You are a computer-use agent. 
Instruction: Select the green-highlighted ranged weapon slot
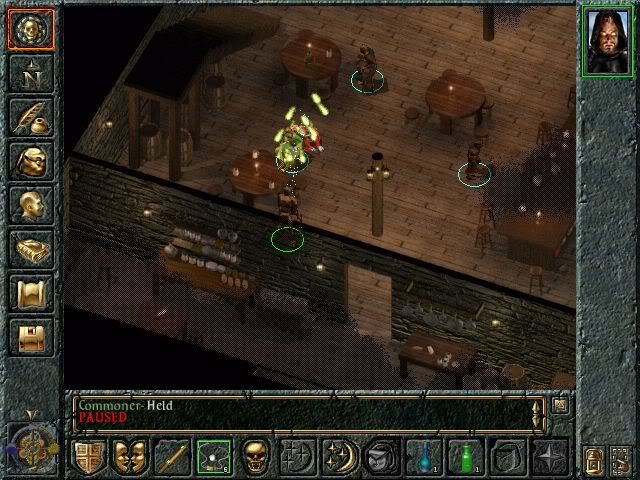coord(213,456)
